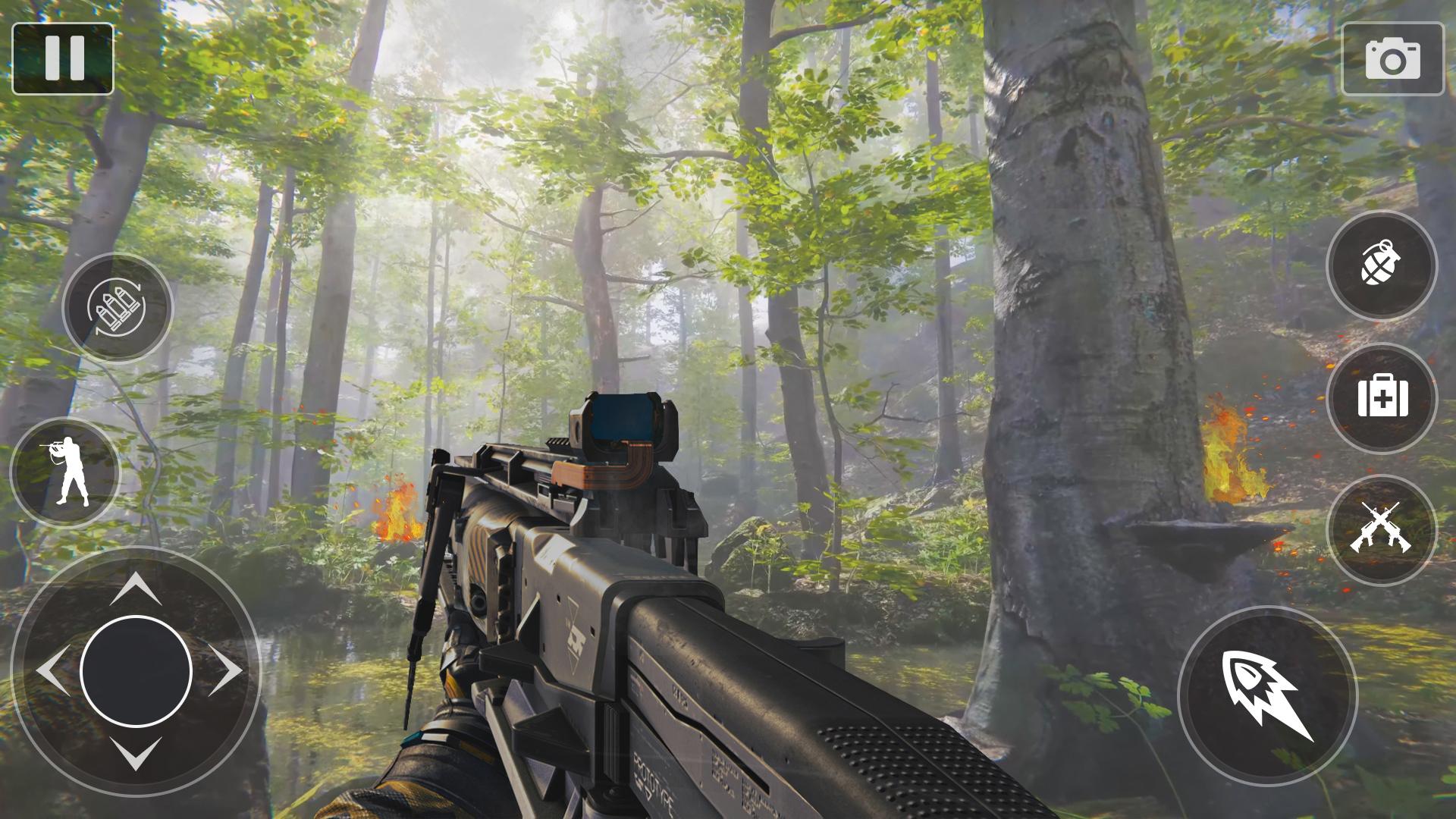
Task: Click the movement joystick center knob
Action: point(136,672)
